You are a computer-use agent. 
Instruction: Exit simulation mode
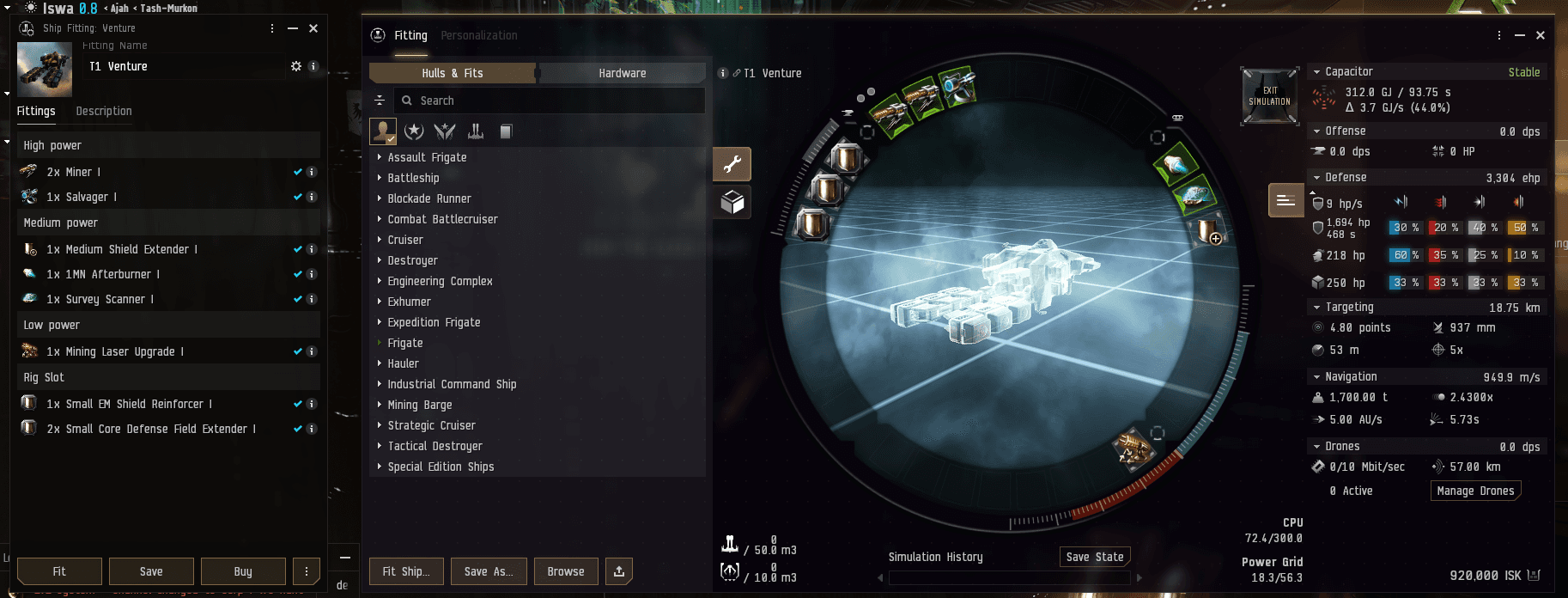1269,96
